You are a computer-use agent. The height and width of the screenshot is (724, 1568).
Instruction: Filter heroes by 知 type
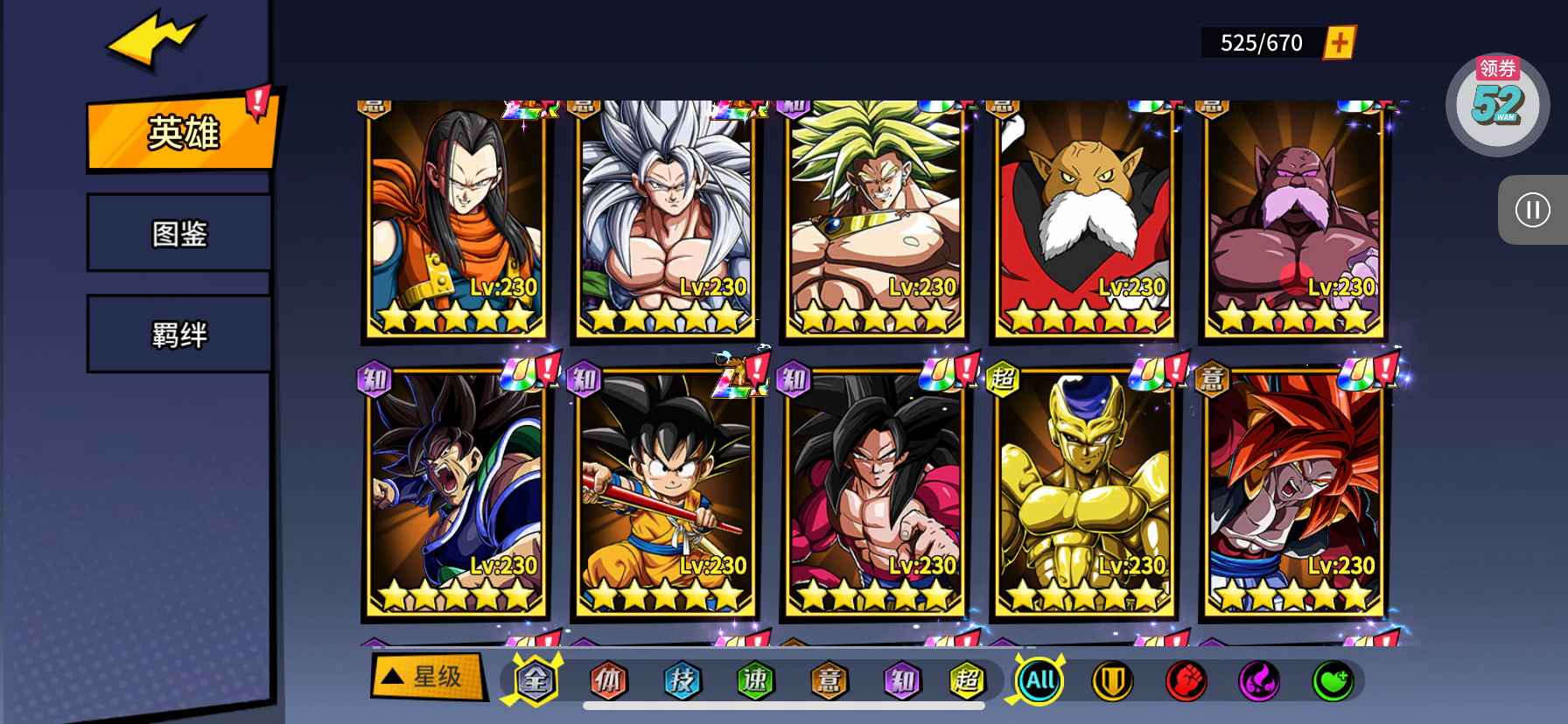point(902,680)
